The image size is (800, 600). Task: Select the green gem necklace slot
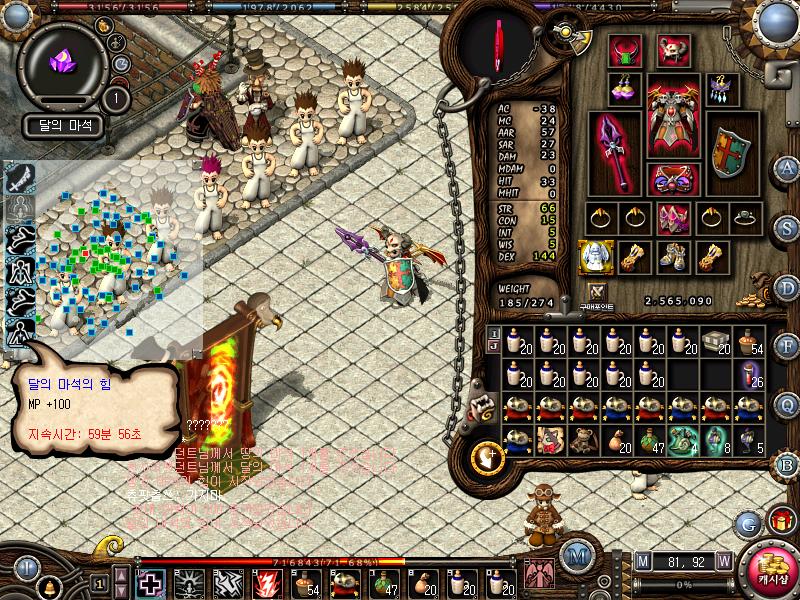pos(625,50)
